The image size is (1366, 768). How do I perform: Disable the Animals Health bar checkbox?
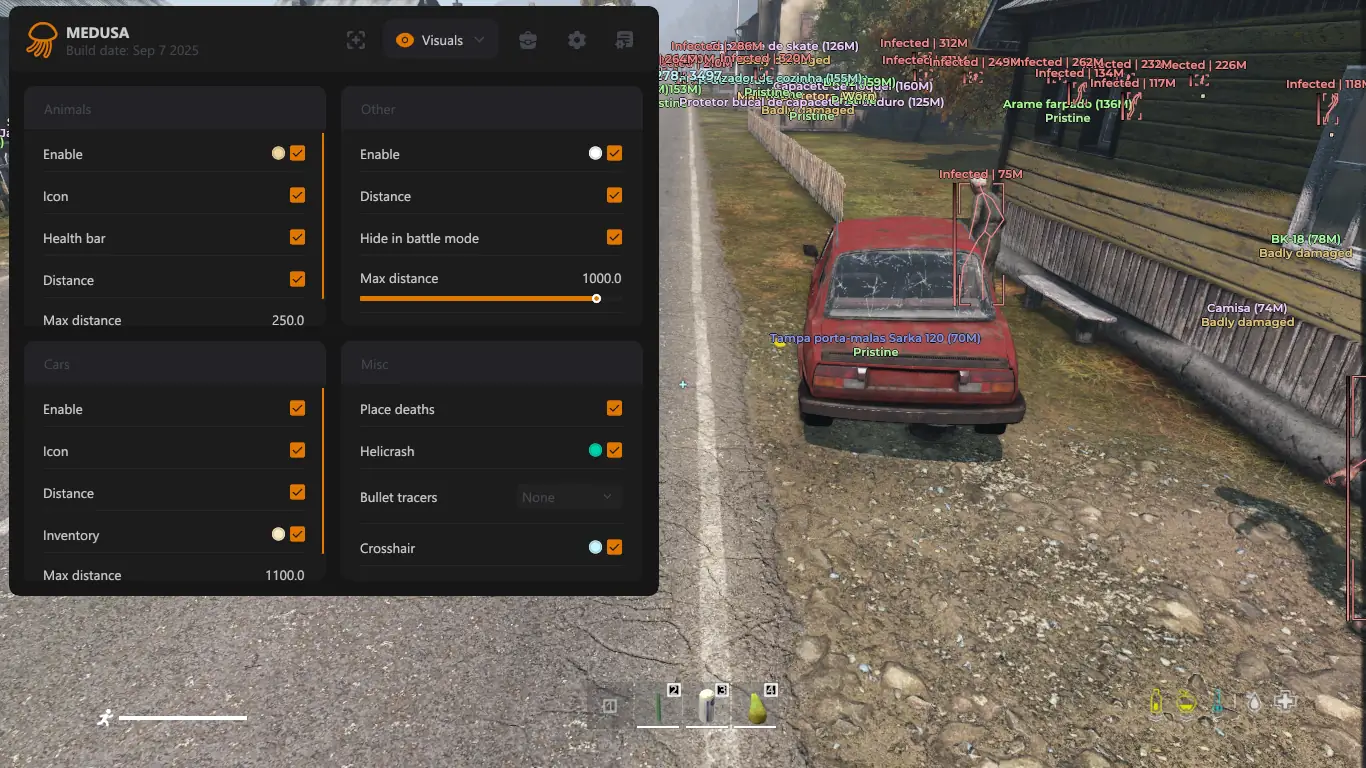pos(297,237)
